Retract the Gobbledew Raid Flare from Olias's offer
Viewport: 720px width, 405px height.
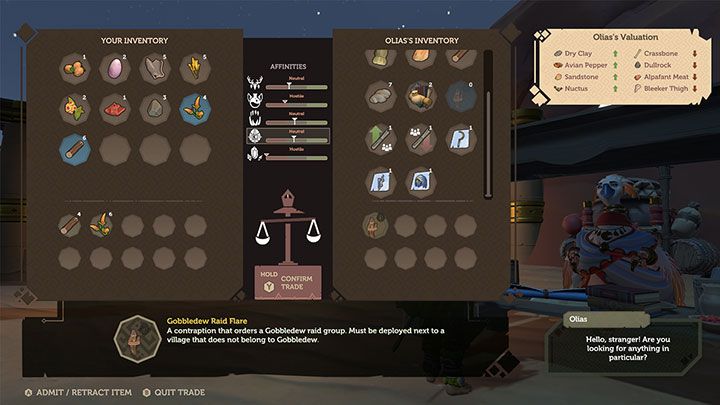[377, 225]
